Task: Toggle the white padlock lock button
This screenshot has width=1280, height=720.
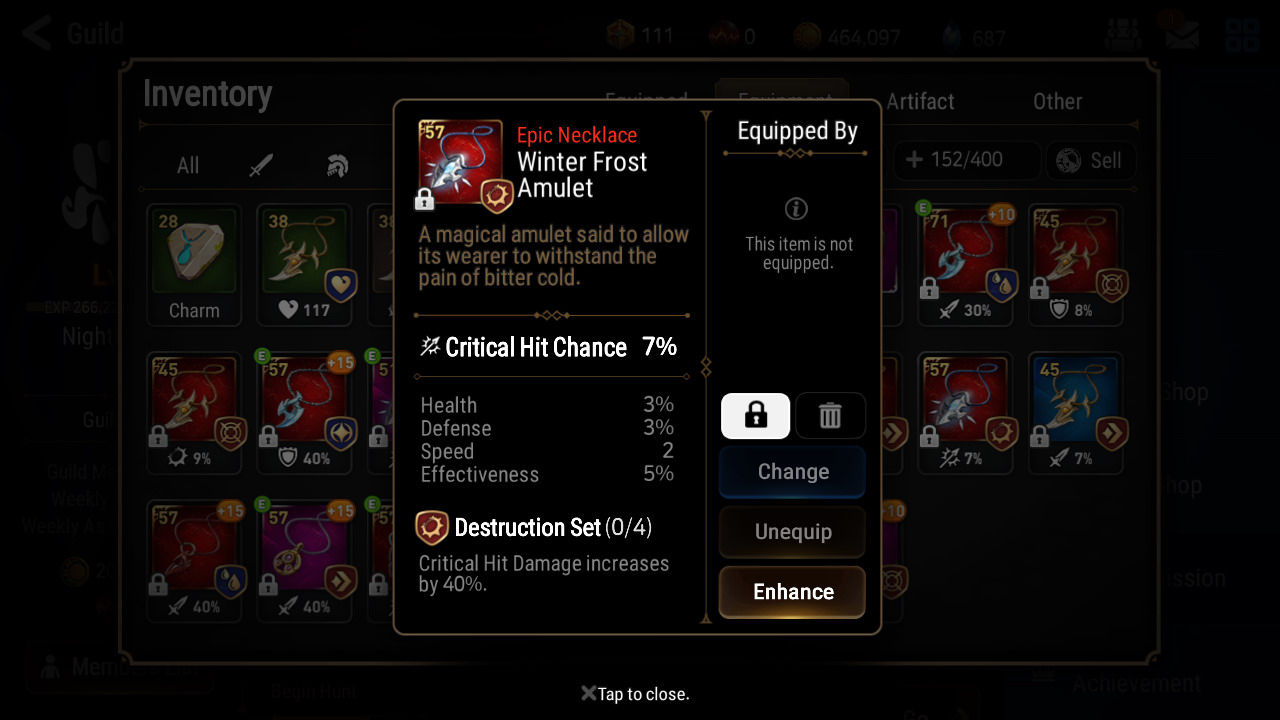Action: click(x=755, y=415)
